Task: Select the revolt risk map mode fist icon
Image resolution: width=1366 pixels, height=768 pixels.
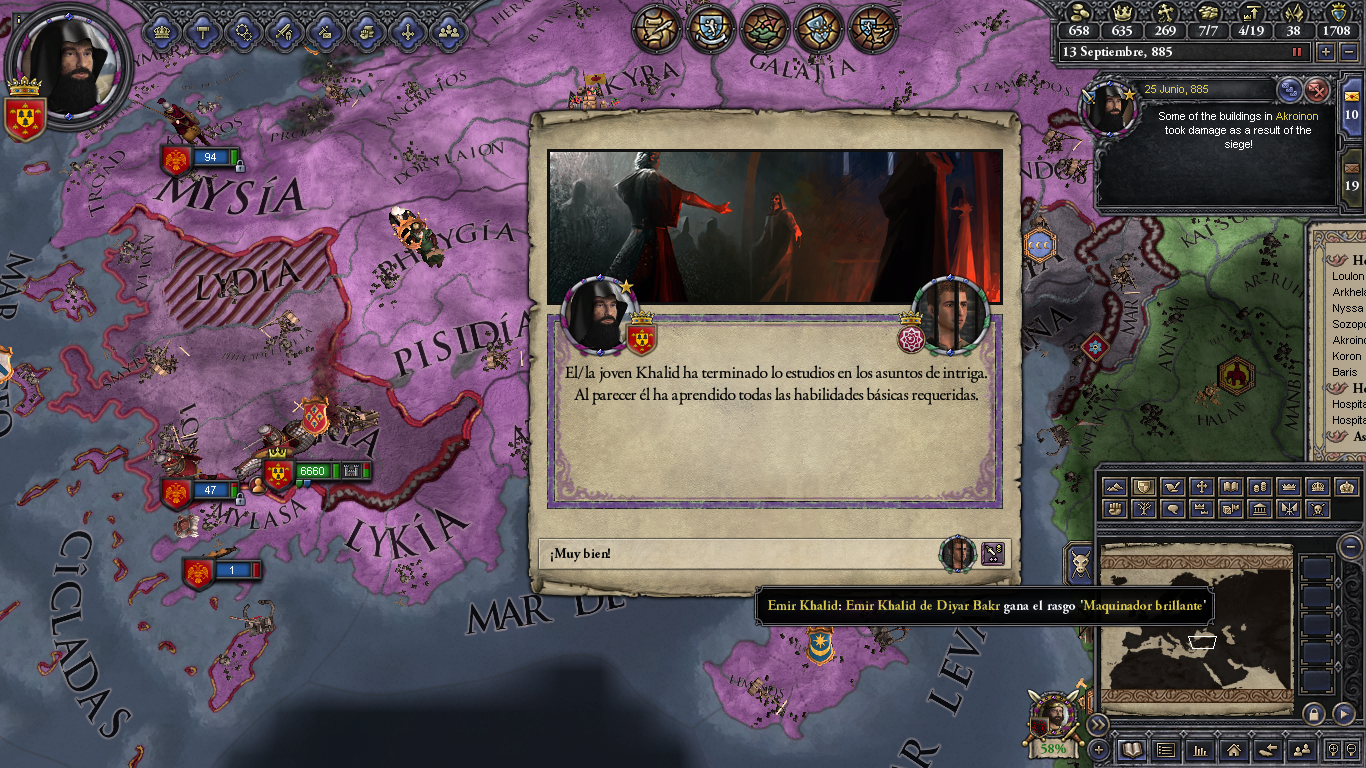Action: coord(1116,508)
